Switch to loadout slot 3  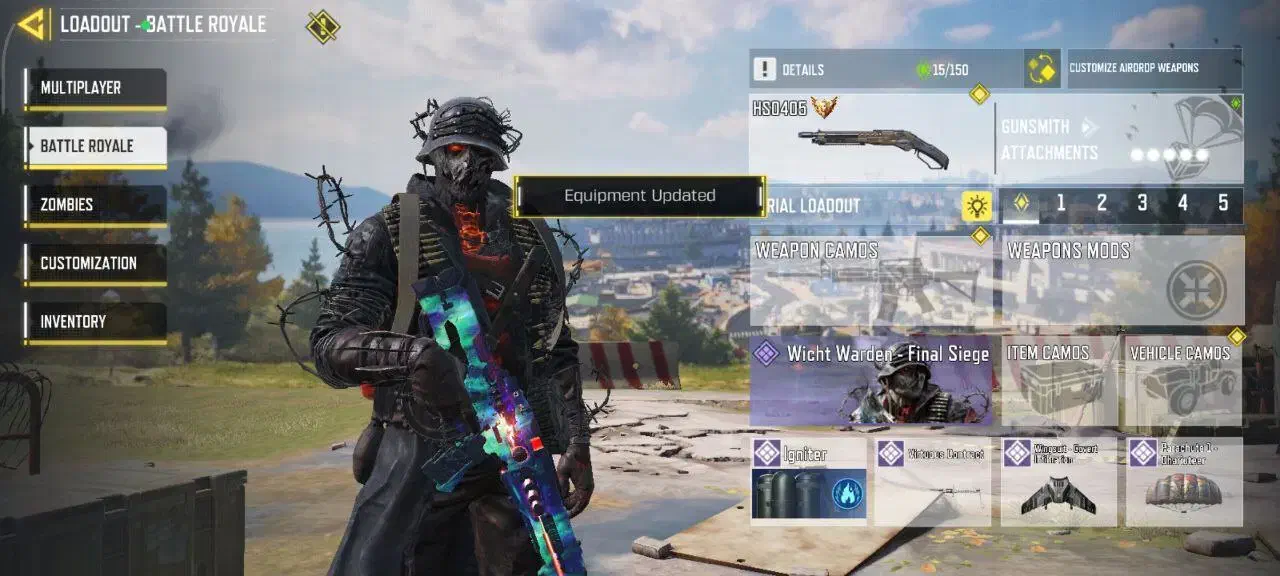[x=1142, y=204]
